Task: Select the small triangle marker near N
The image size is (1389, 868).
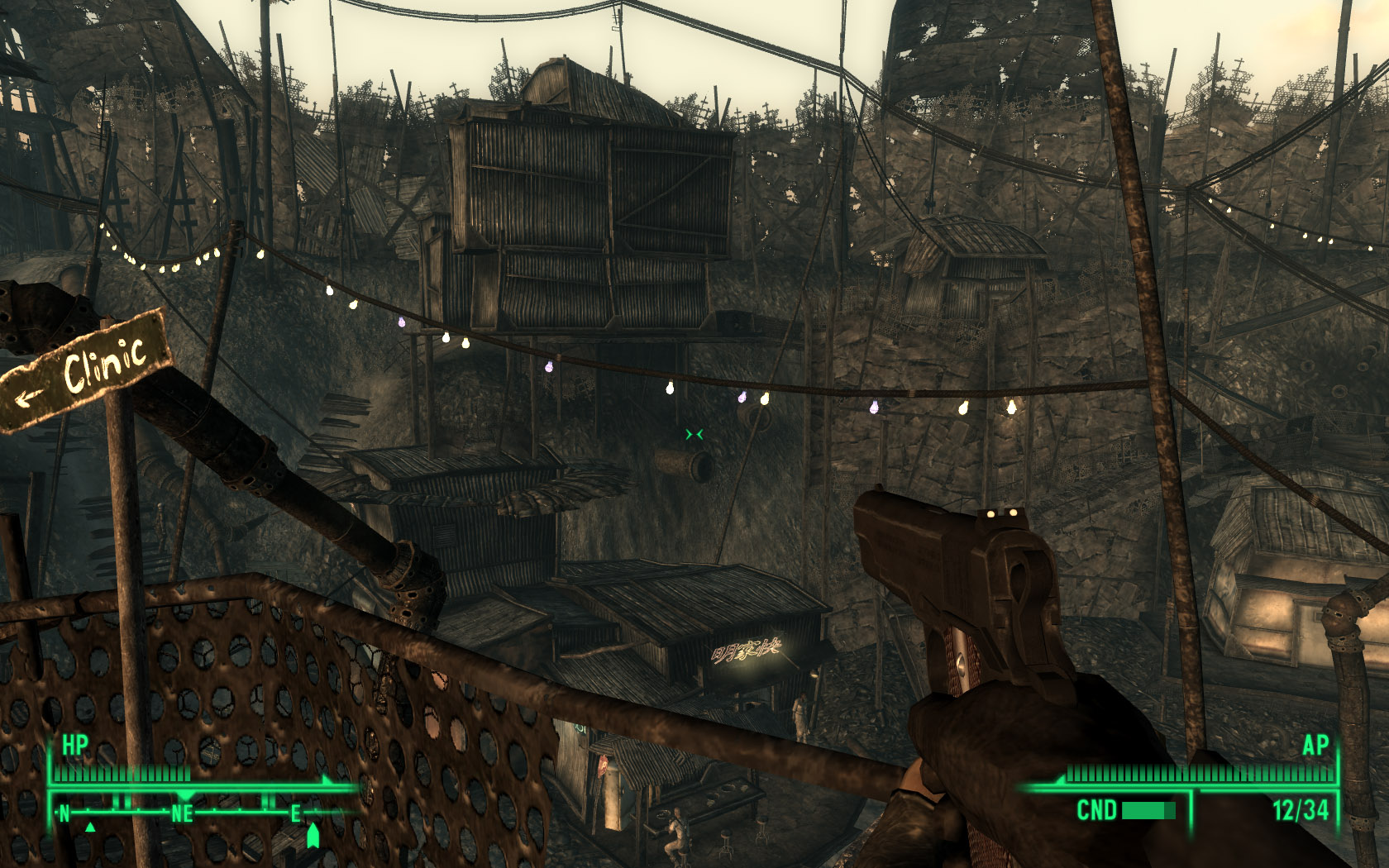Action: tap(90, 827)
